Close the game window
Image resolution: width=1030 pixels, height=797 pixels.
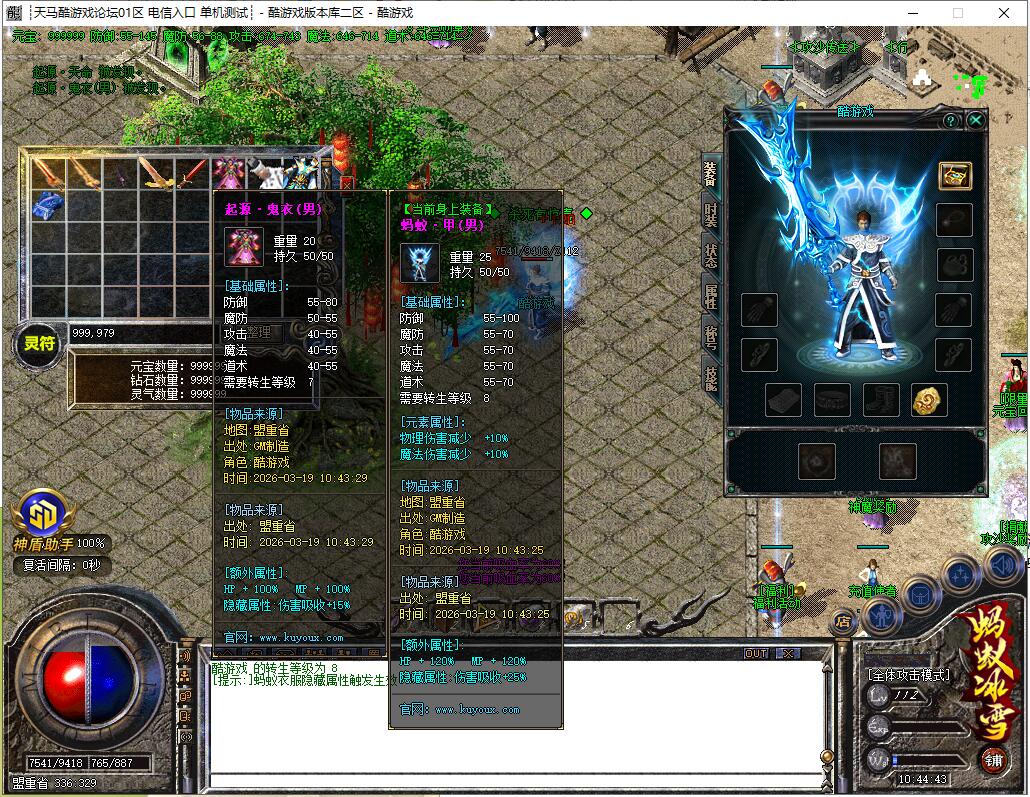coord(1003,13)
